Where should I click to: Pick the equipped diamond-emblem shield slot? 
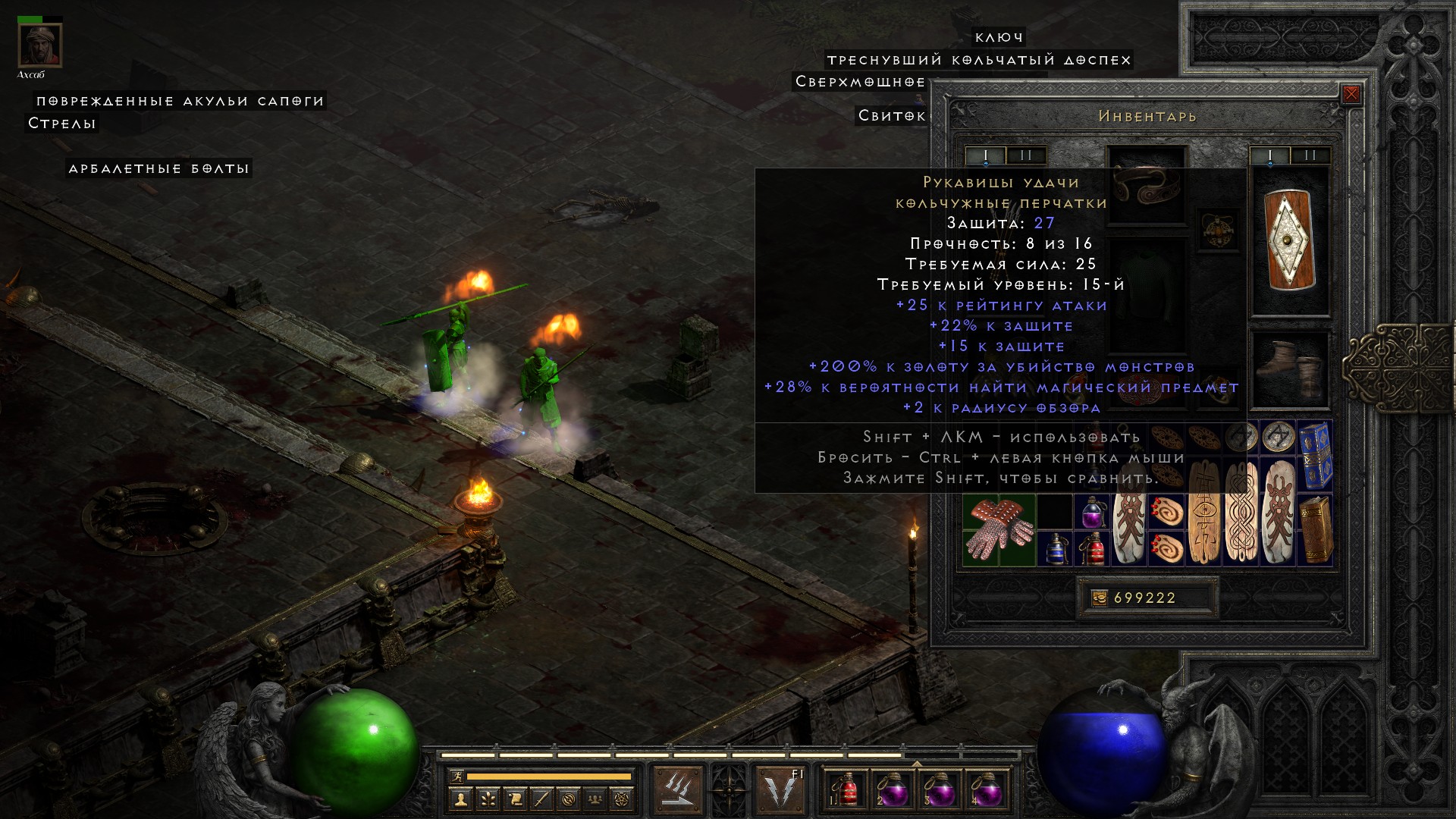click(x=1290, y=240)
